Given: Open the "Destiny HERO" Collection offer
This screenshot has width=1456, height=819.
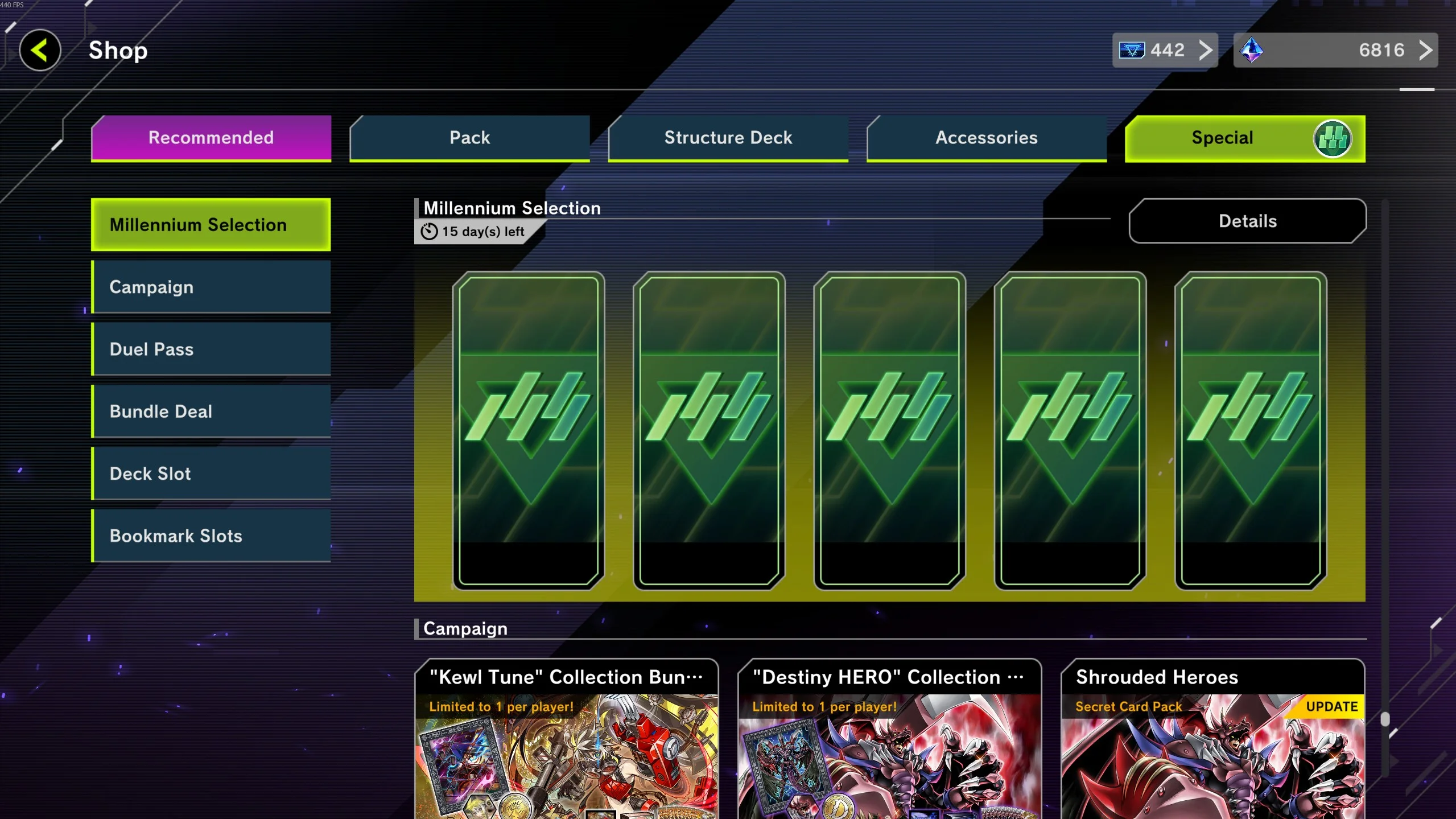Looking at the screenshot, I should [889, 740].
